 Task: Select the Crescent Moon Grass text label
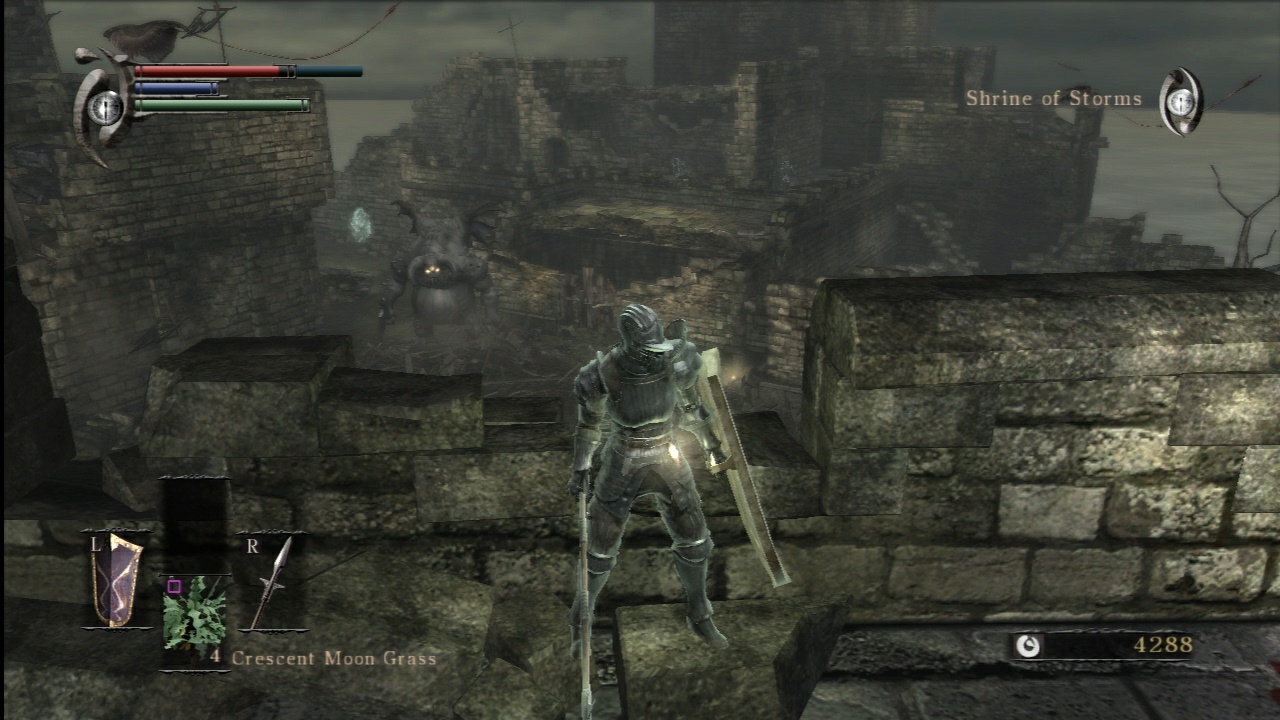(x=331, y=658)
